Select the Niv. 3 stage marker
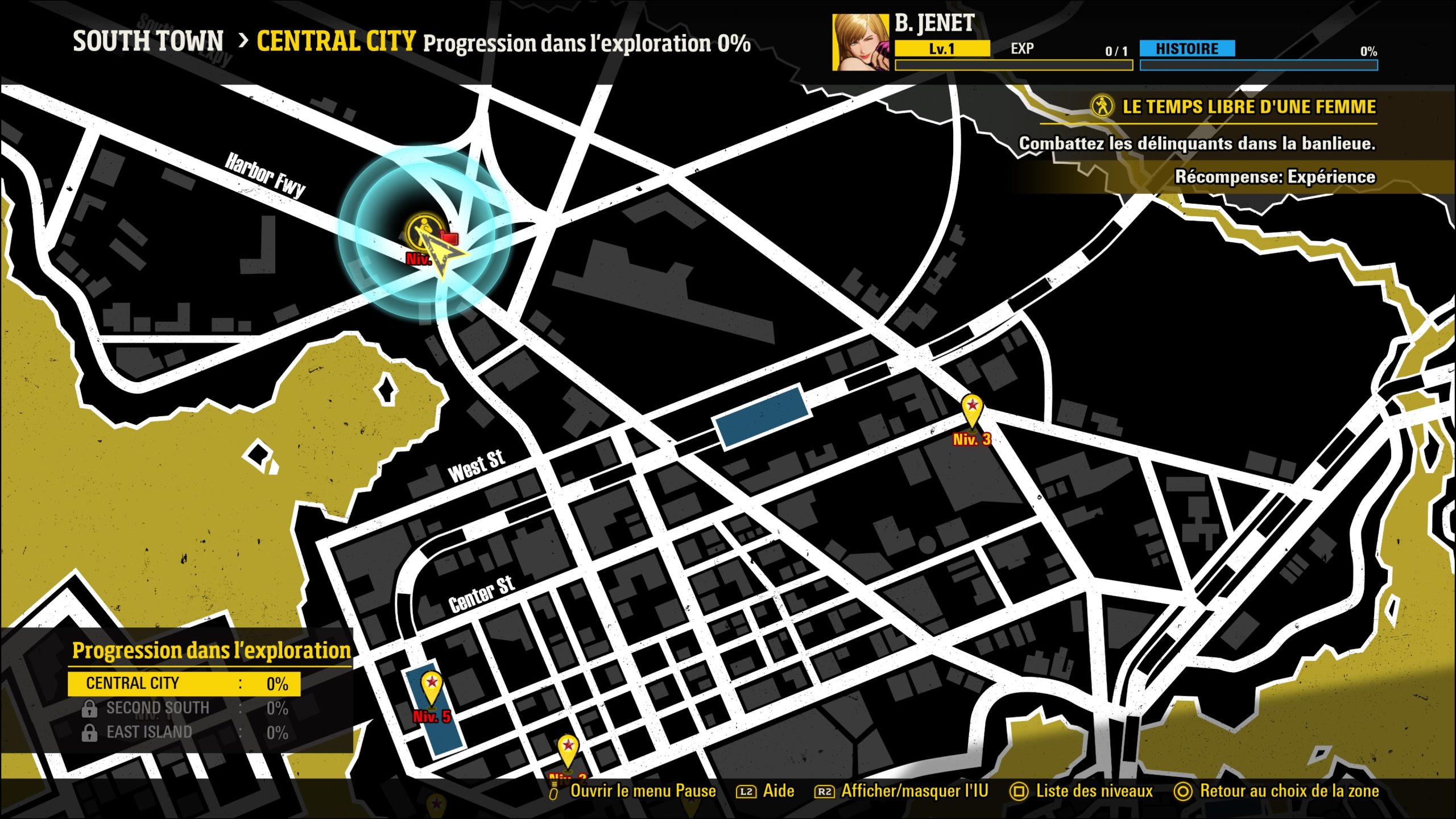1456x819 pixels. (973, 411)
